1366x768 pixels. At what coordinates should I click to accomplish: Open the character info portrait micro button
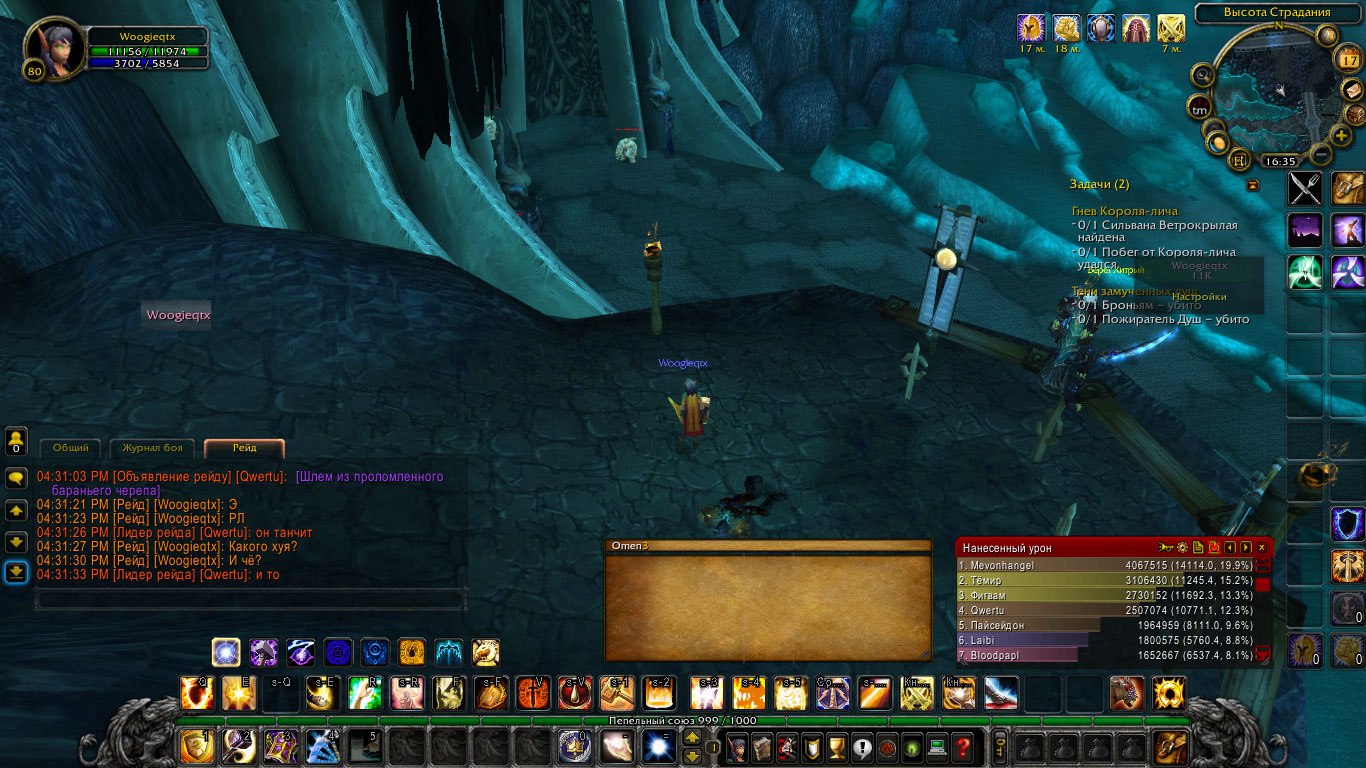pyautogui.click(x=737, y=746)
